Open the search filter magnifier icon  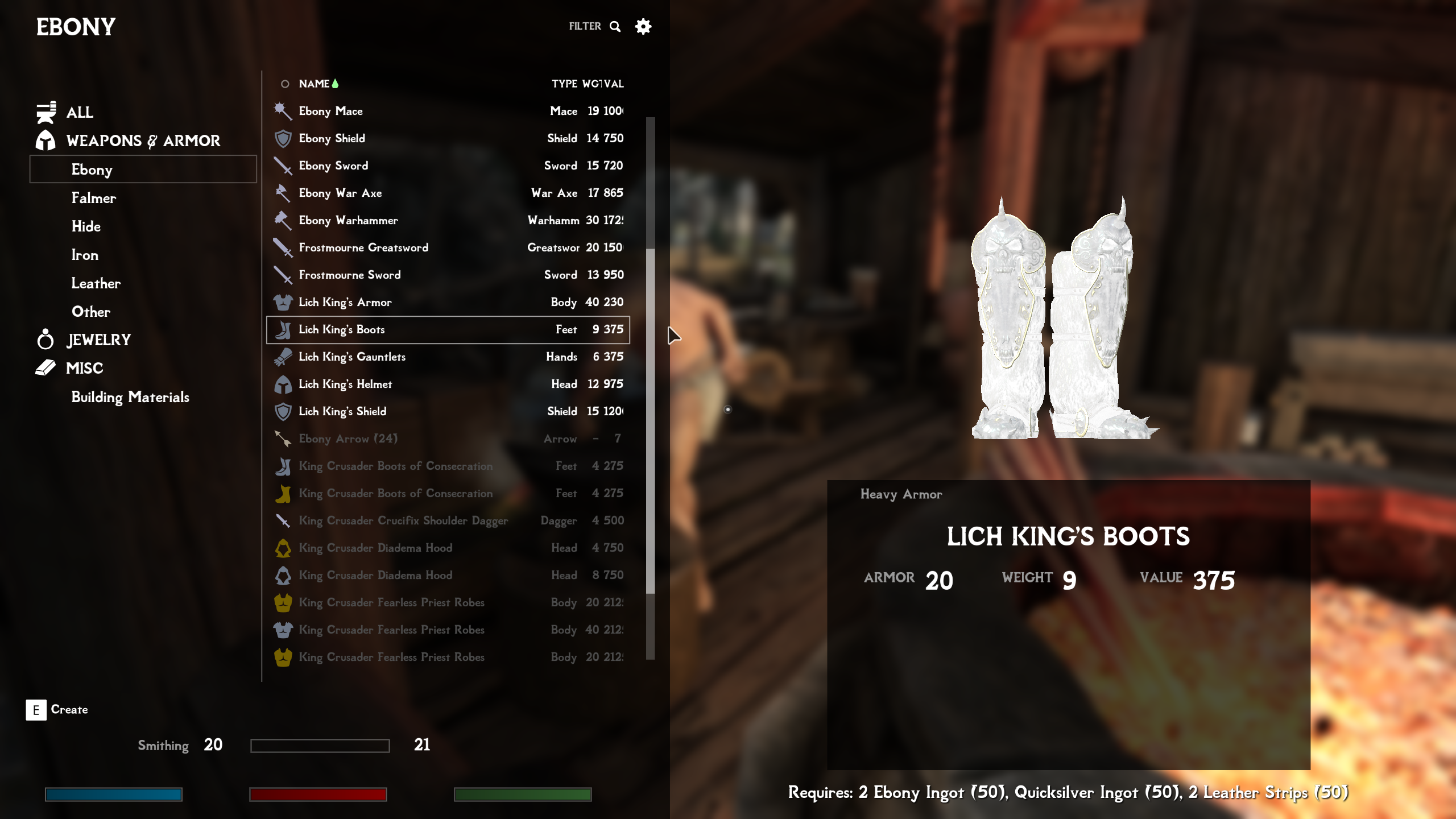tap(615, 26)
